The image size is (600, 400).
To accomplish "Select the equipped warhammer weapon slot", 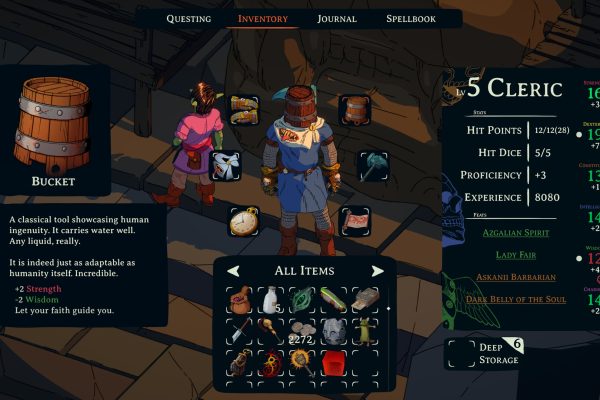I will click(x=374, y=165).
